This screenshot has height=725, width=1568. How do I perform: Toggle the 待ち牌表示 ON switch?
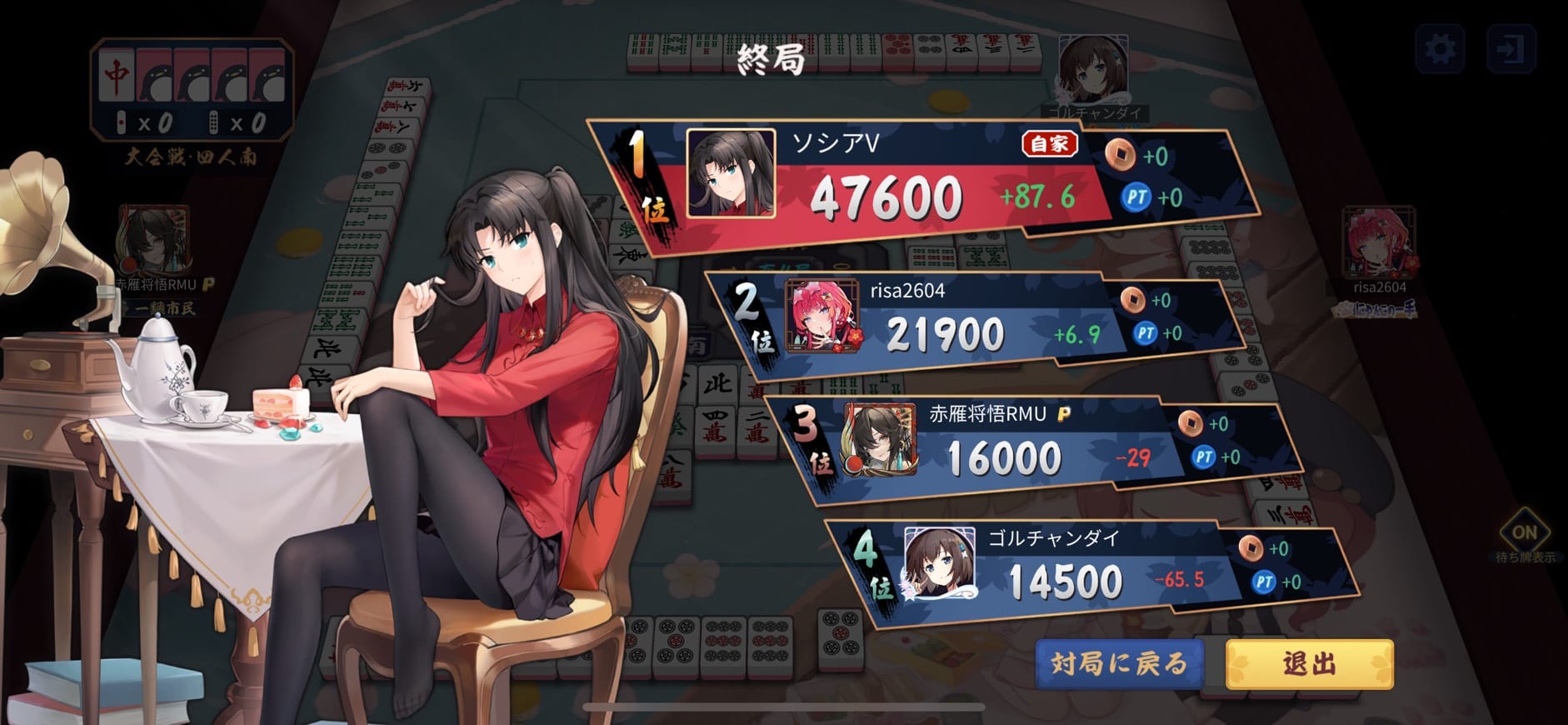pyautogui.click(x=1524, y=532)
